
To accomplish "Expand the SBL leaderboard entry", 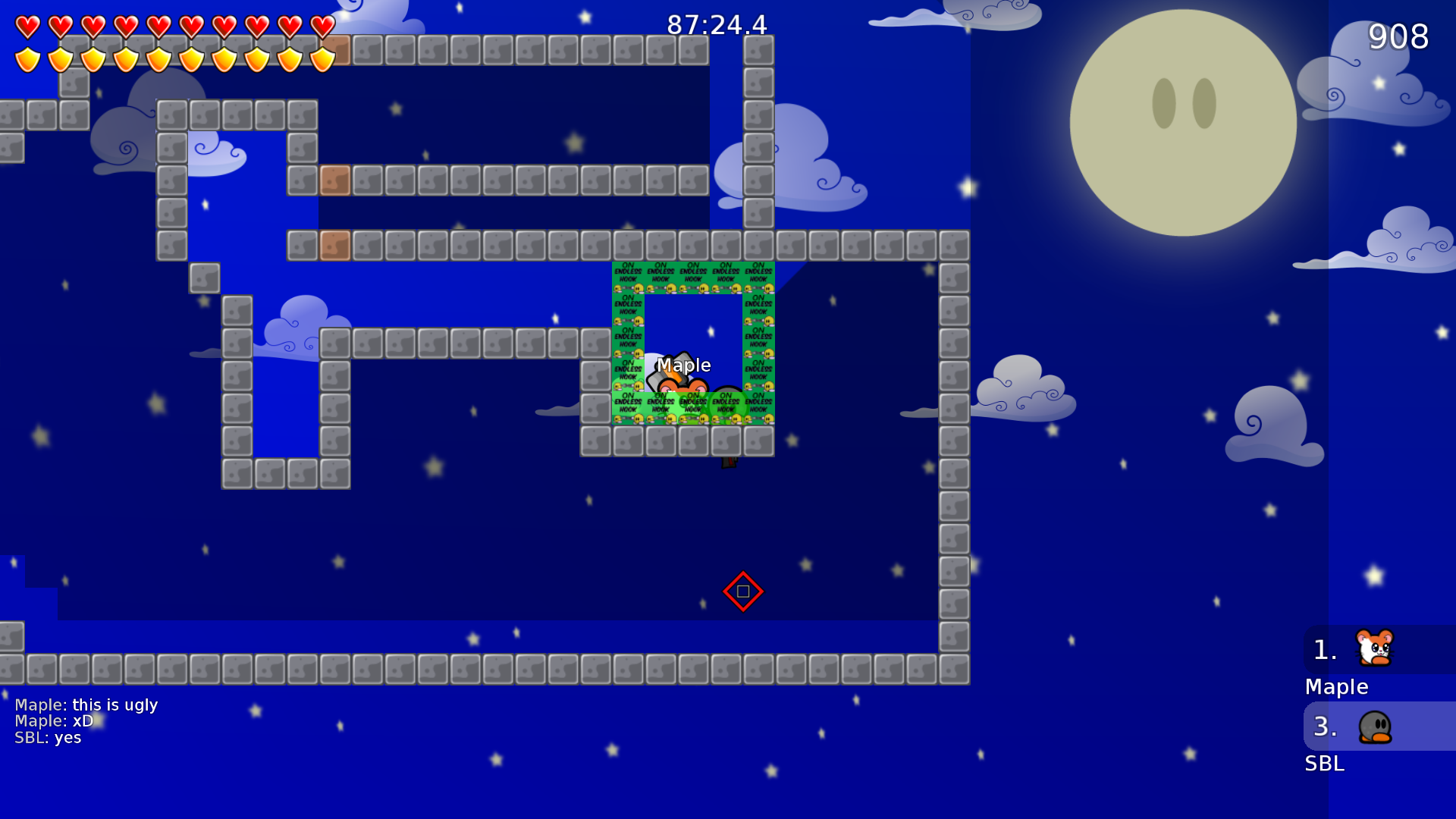I will point(1323,764).
